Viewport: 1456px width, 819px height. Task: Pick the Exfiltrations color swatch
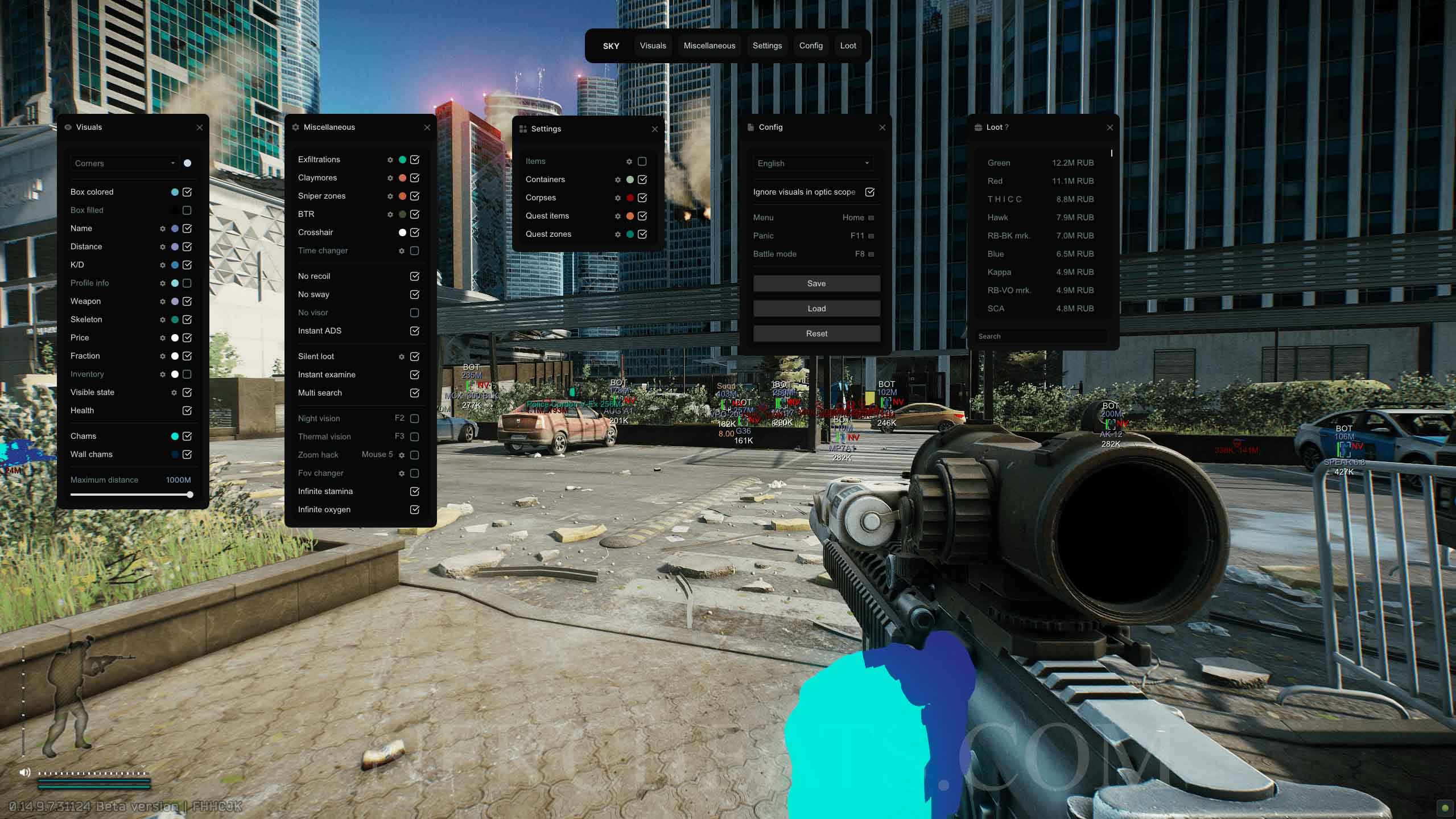(402, 160)
